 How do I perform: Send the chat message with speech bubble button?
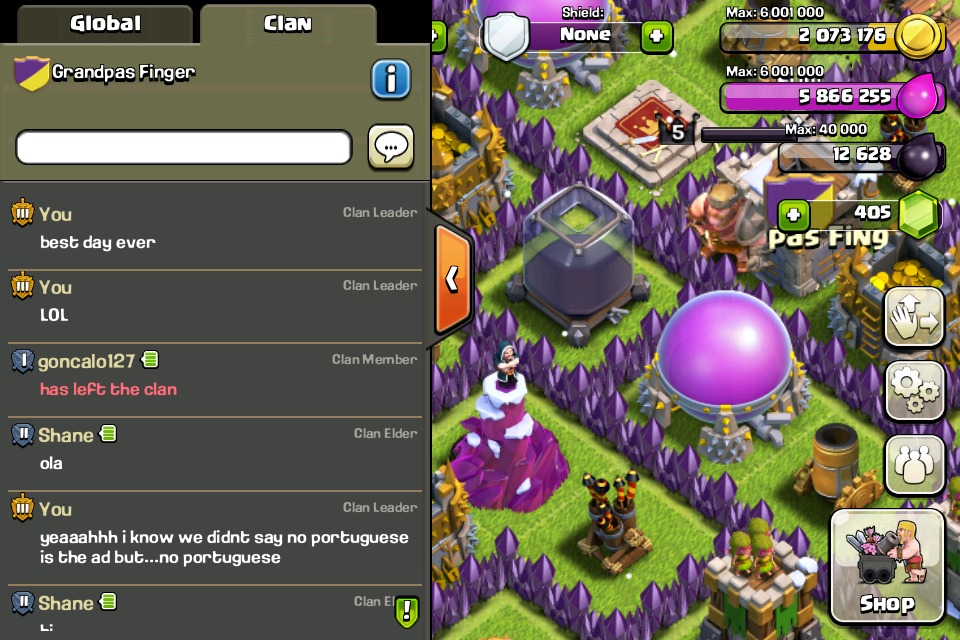(x=390, y=147)
